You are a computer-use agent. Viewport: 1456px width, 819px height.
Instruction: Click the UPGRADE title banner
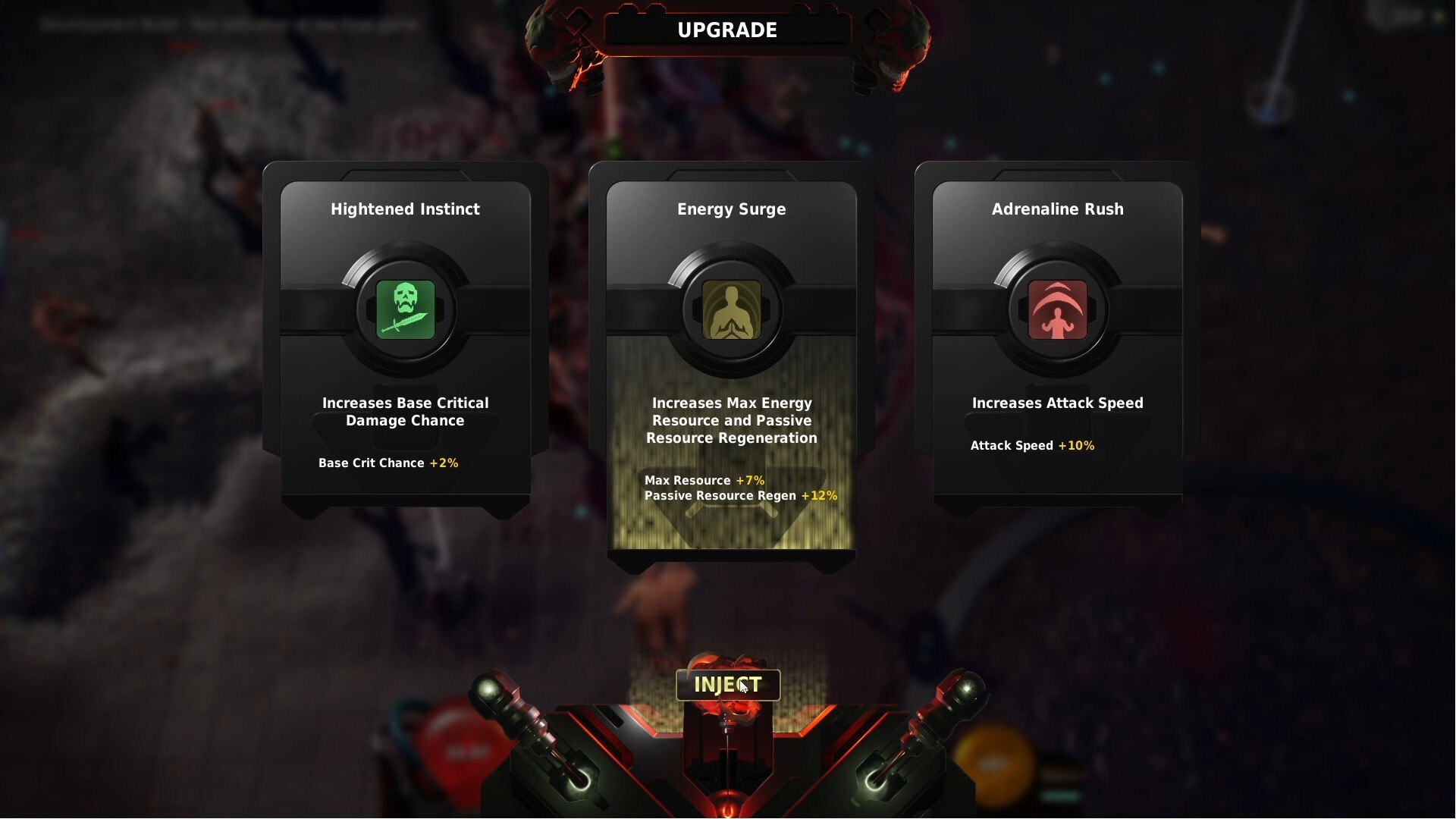726,30
